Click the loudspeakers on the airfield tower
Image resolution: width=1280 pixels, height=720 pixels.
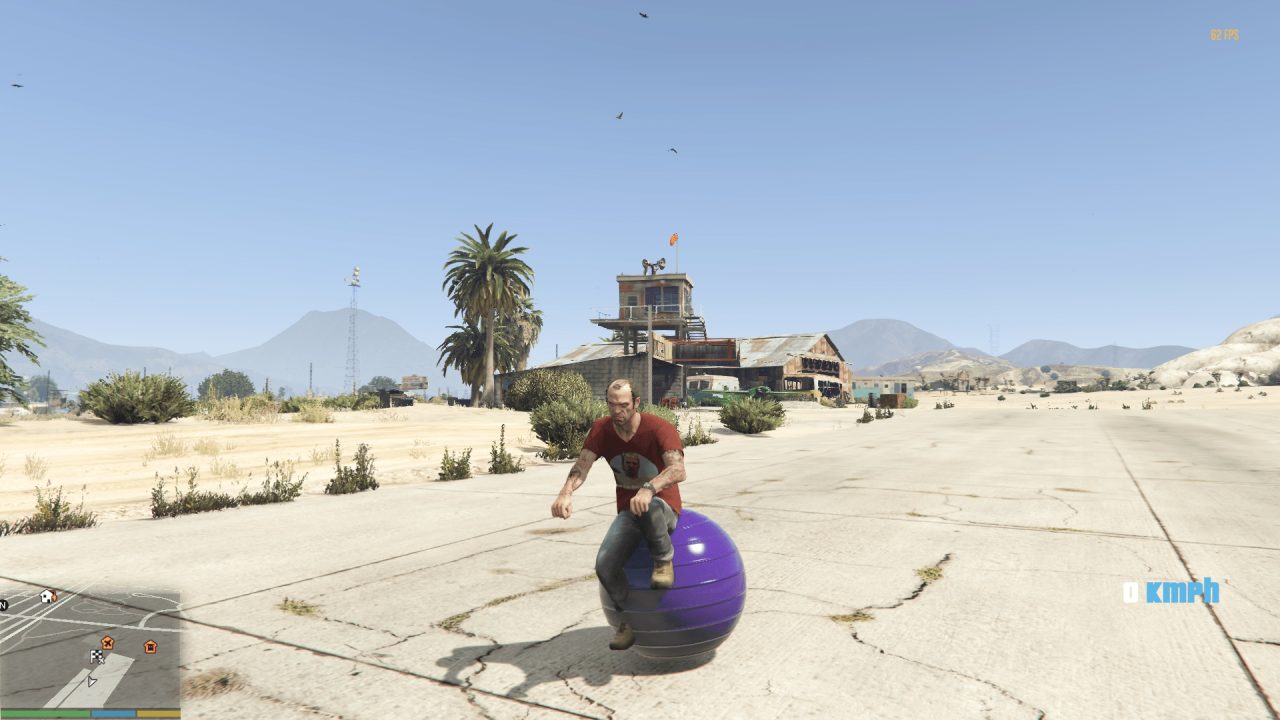(653, 264)
